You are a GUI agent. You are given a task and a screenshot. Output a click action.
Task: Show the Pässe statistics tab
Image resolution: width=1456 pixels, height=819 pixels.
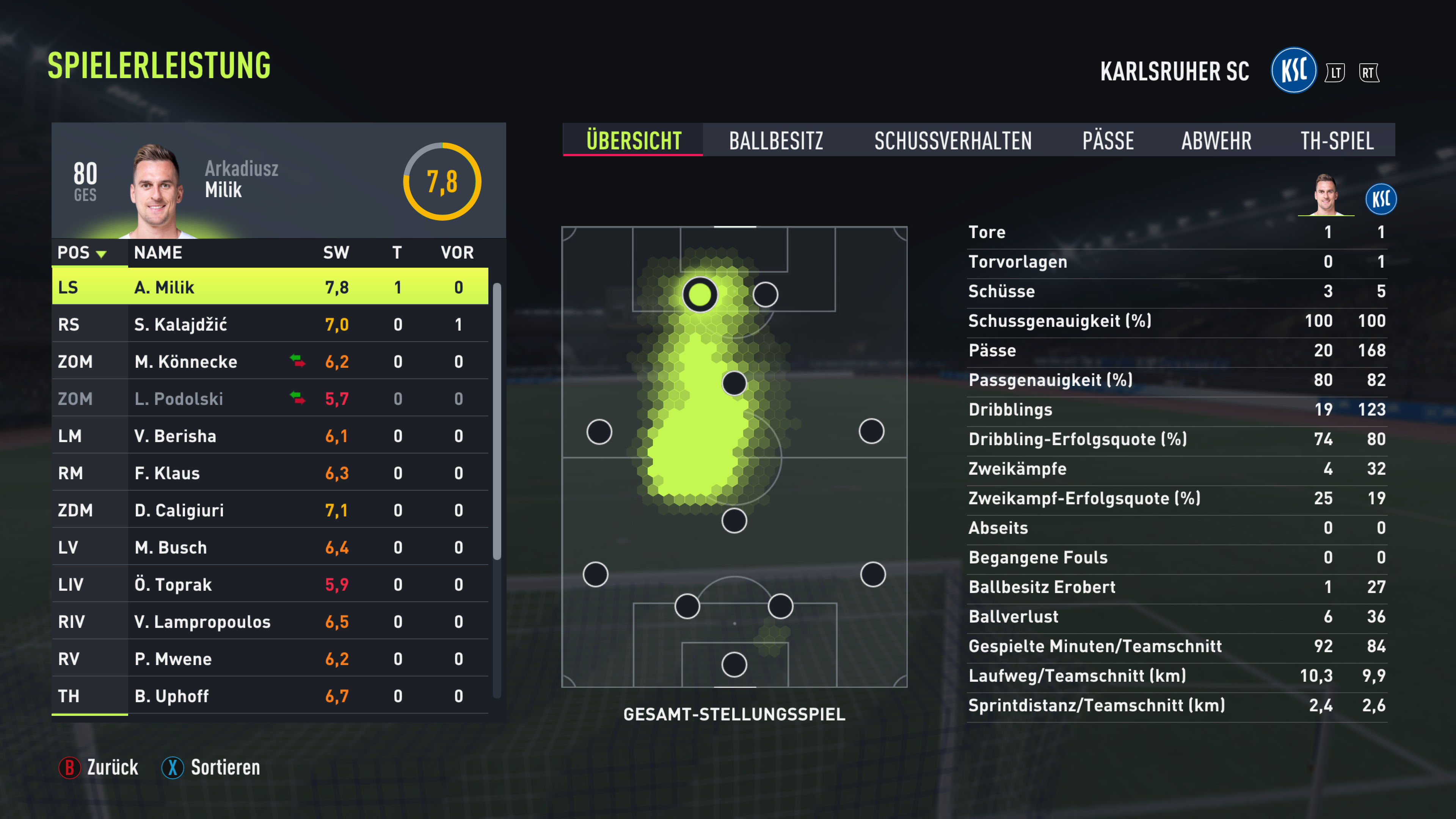point(1107,141)
